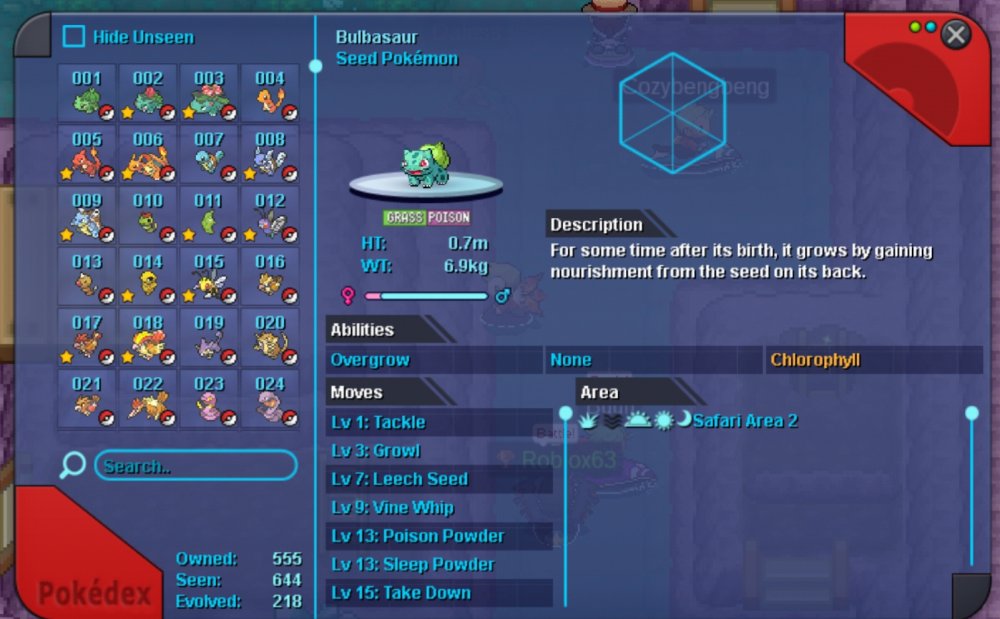
Task: Select entry 010 Caterpie
Action: (x=148, y=215)
